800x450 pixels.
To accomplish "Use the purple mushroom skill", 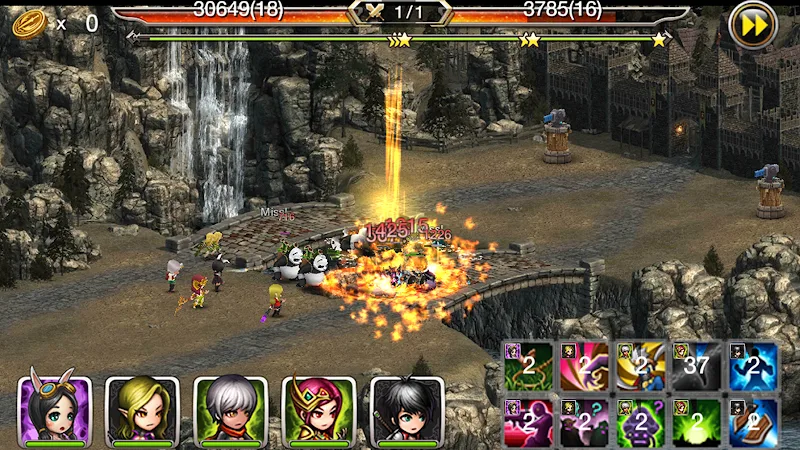I will coord(641,422).
